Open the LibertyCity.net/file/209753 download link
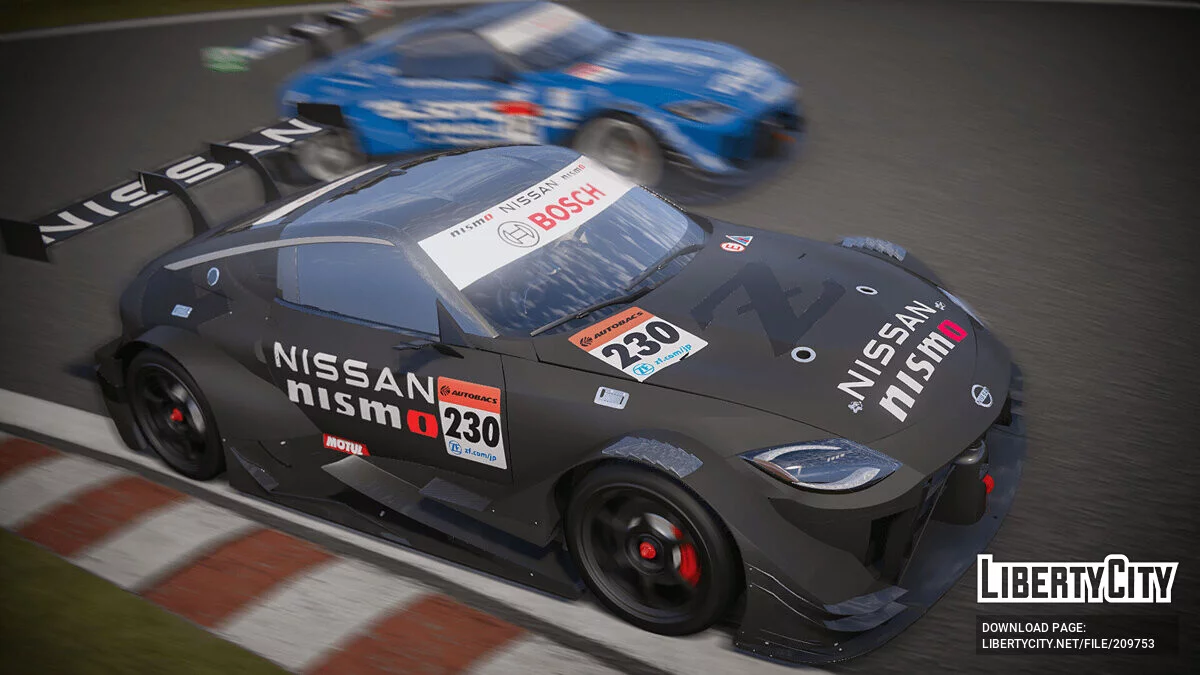This screenshot has width=1200, height=675. click(1068, 644)
